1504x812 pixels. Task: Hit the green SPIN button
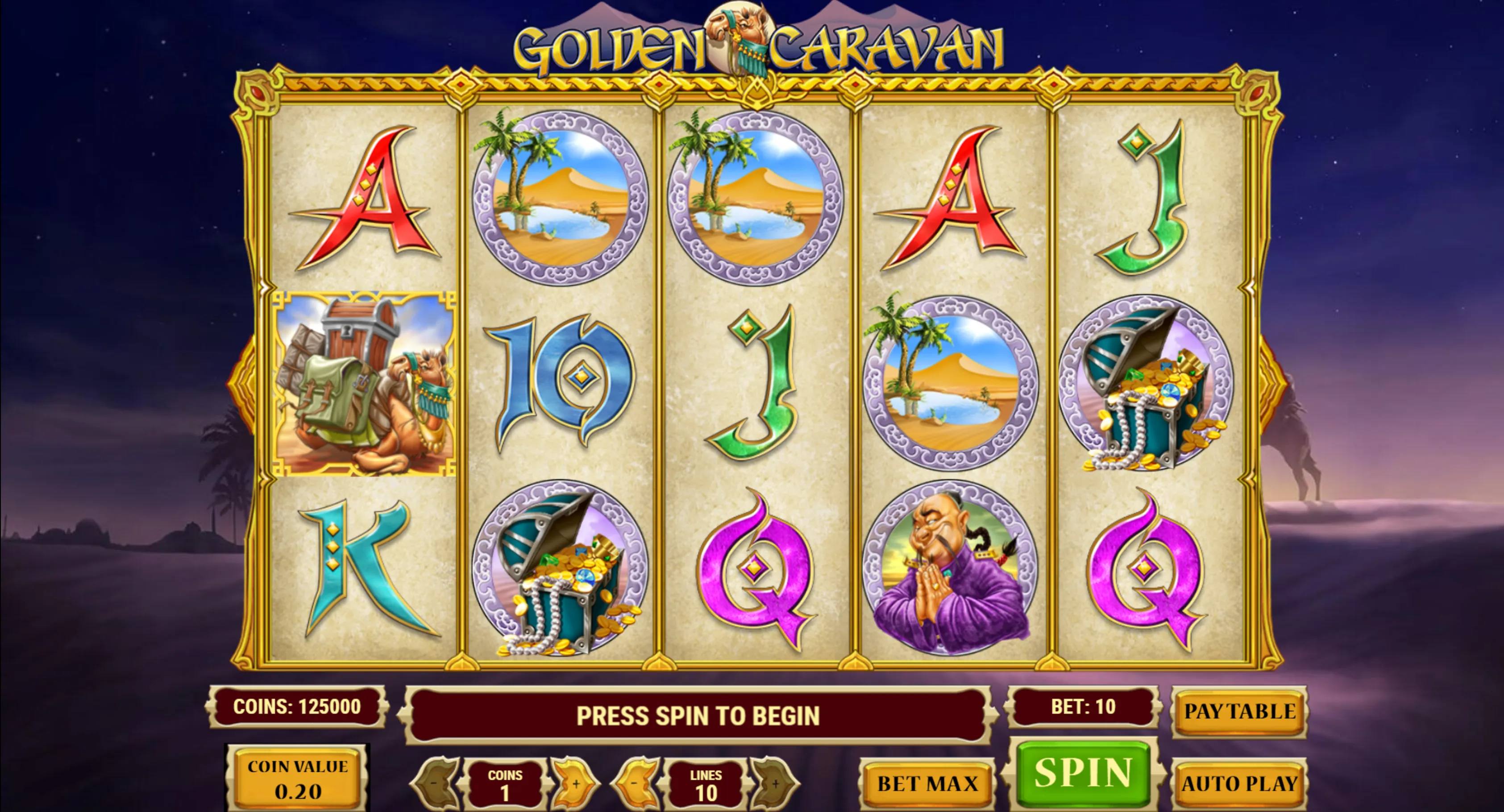point(1083,773)
